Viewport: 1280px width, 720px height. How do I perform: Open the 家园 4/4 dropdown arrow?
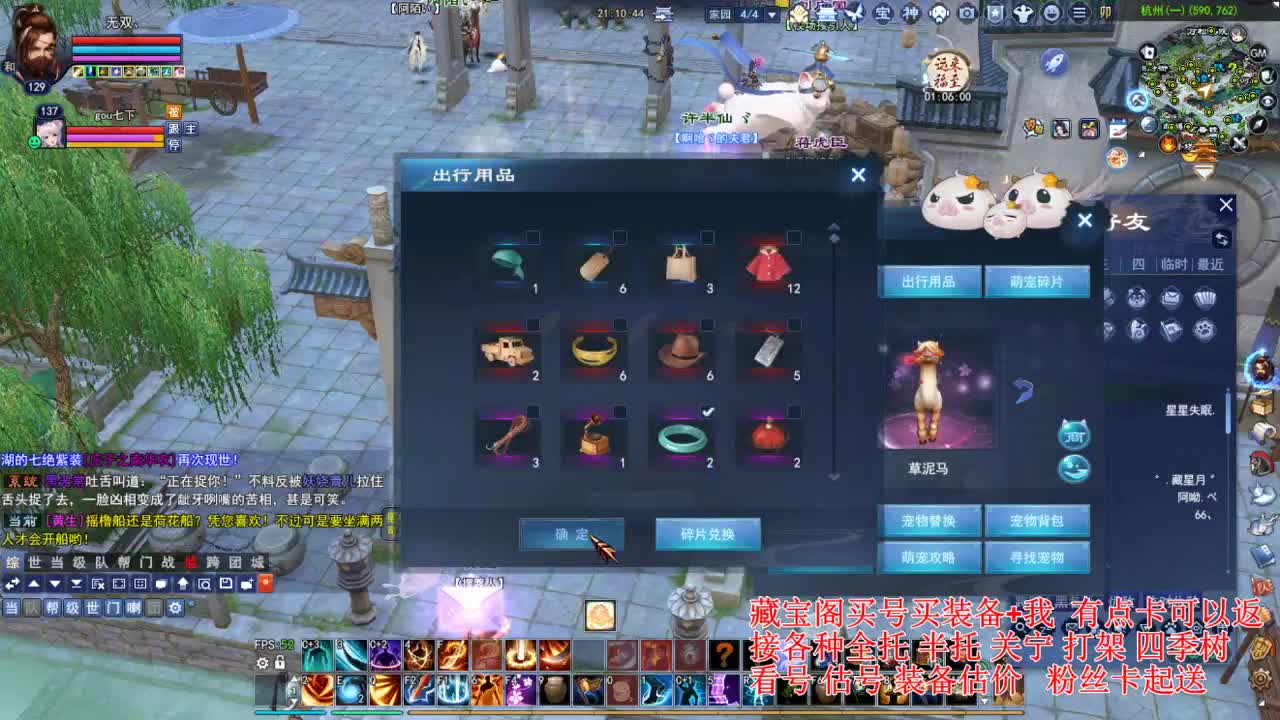point(772,15)
